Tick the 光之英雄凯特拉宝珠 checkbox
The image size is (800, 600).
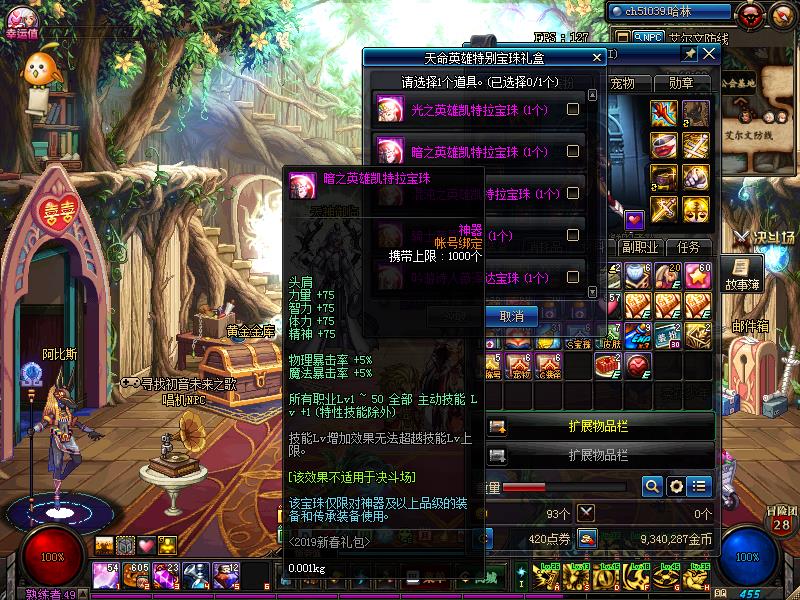coord(573,110)
